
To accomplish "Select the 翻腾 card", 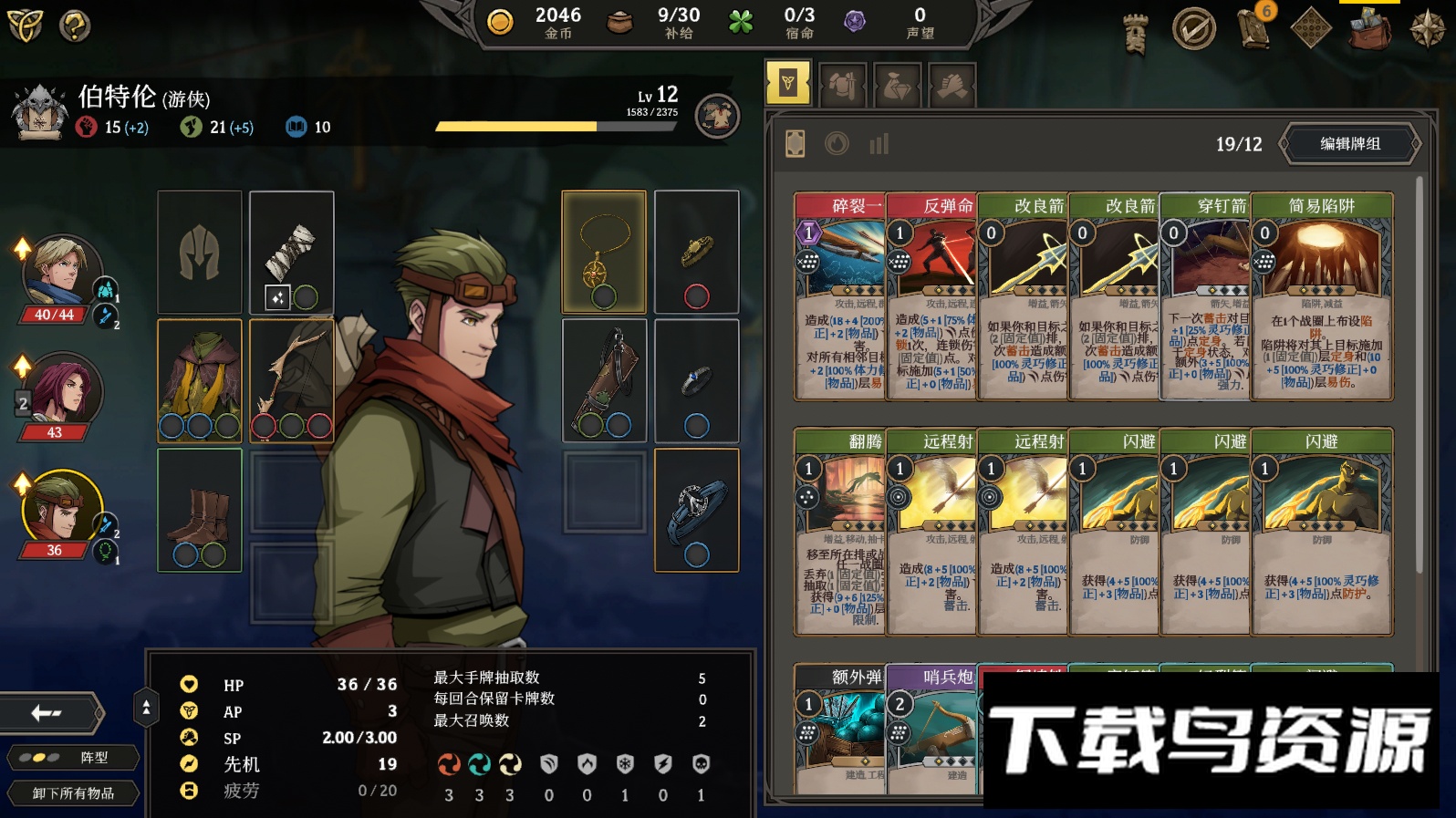I will [x=840, y=532].
